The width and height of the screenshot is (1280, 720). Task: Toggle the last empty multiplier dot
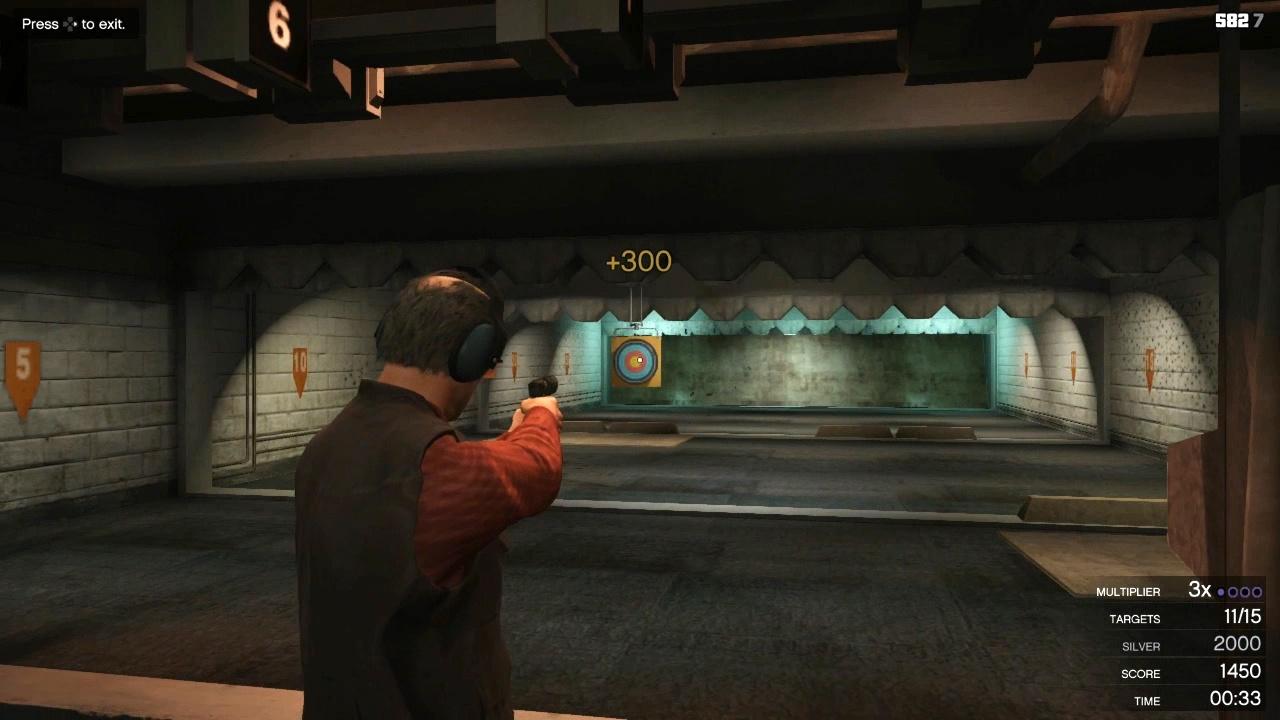[x=1257, y=591]
